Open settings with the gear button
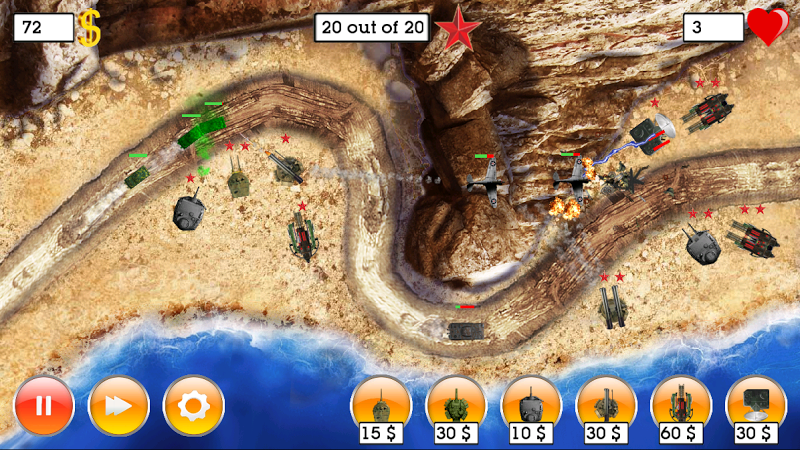 193,405
